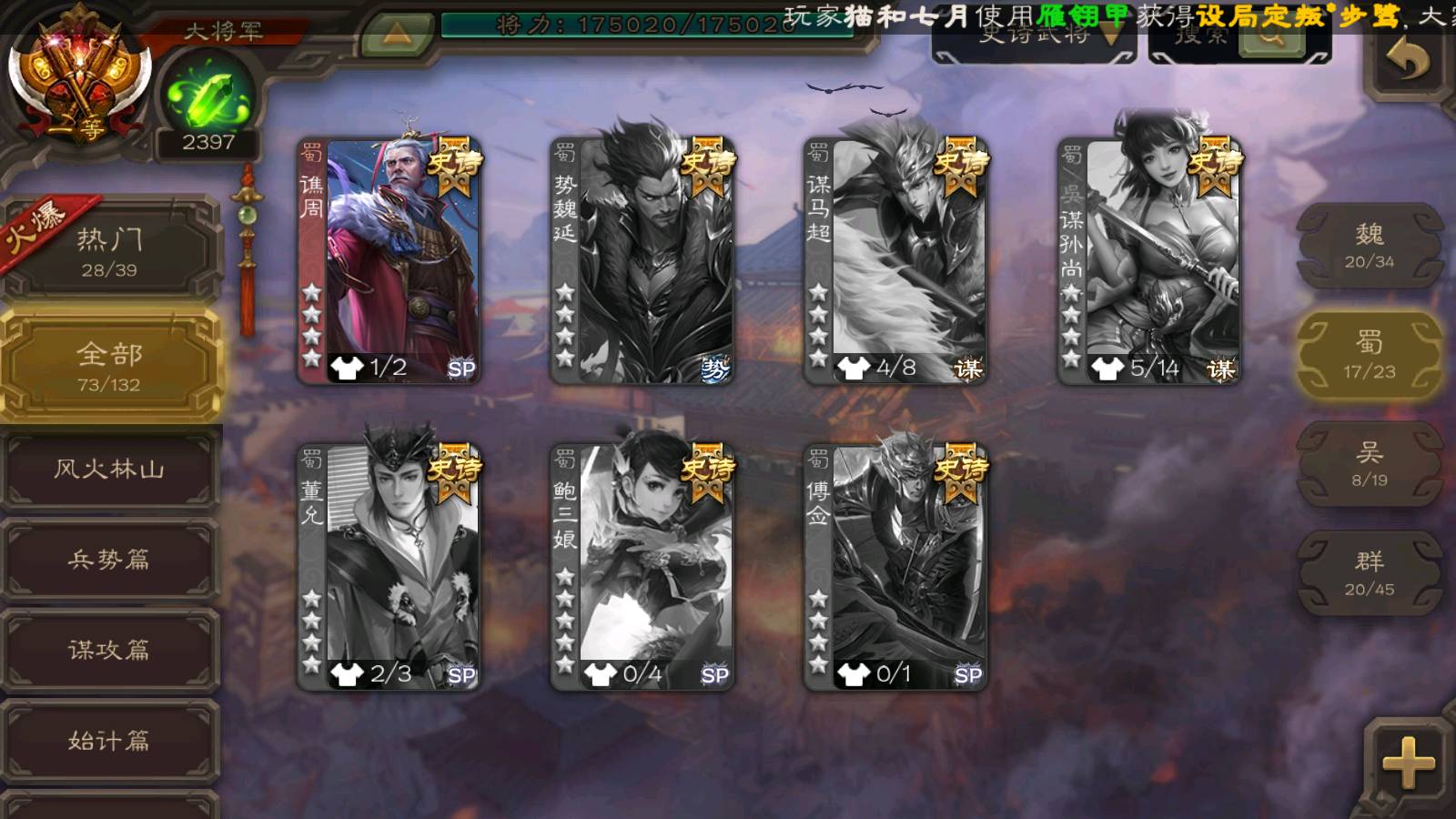Image resolution: width=1456 pixels, height=819 pixels.
Task: Click the golden plus button
Action: click(1408, 761)
